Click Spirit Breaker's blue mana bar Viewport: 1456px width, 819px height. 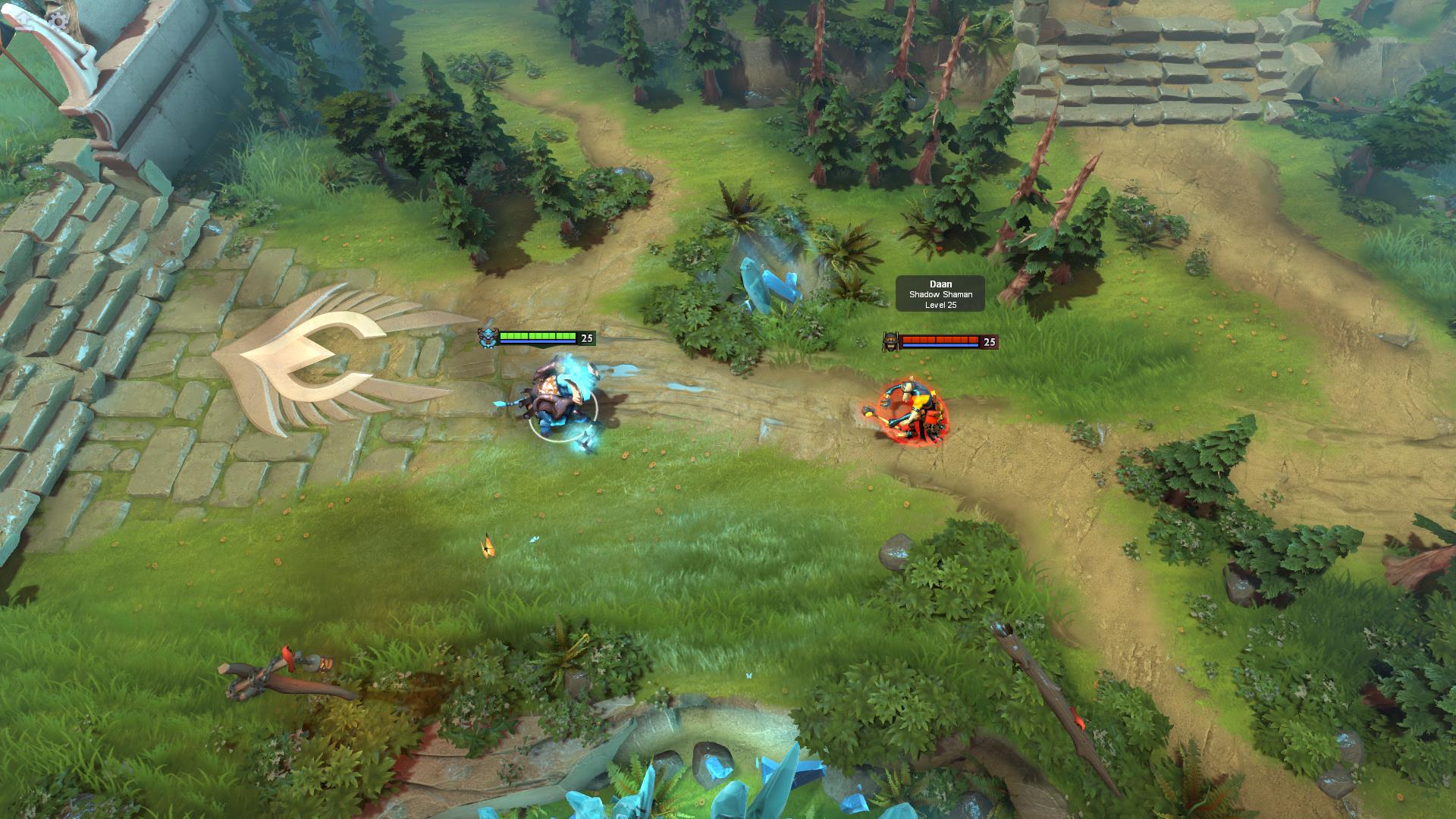(x=538, y=343)
